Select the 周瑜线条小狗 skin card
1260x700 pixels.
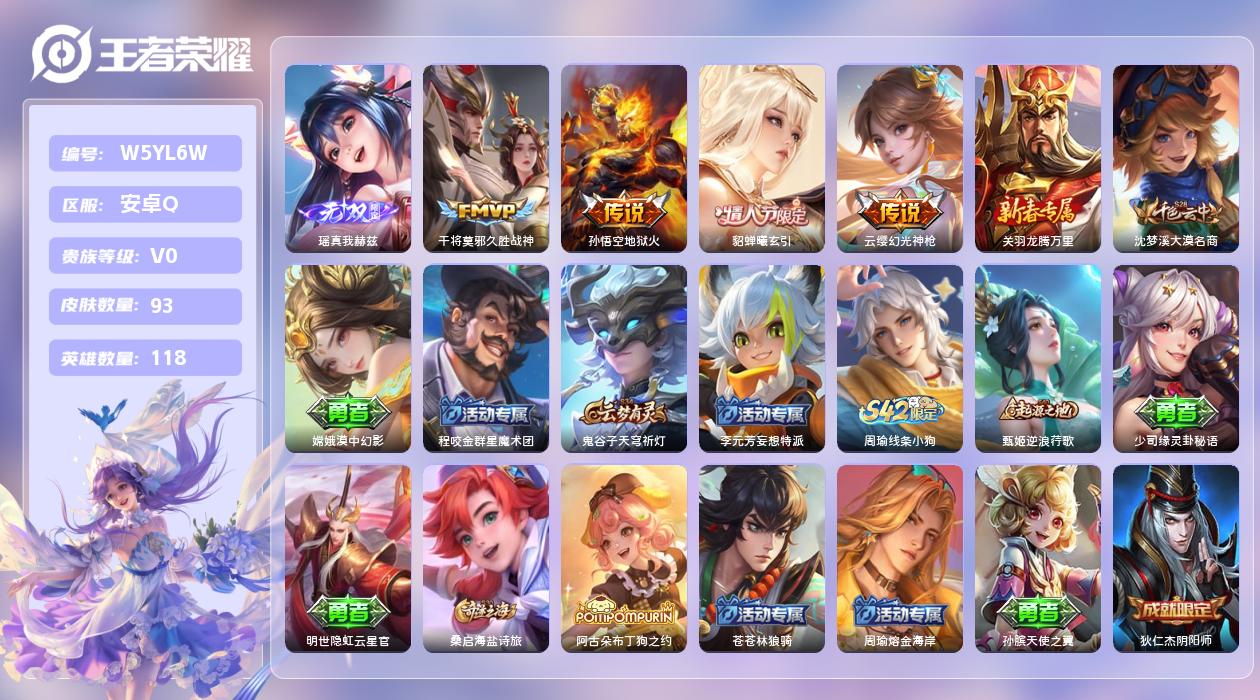click(x=899, y=358)
